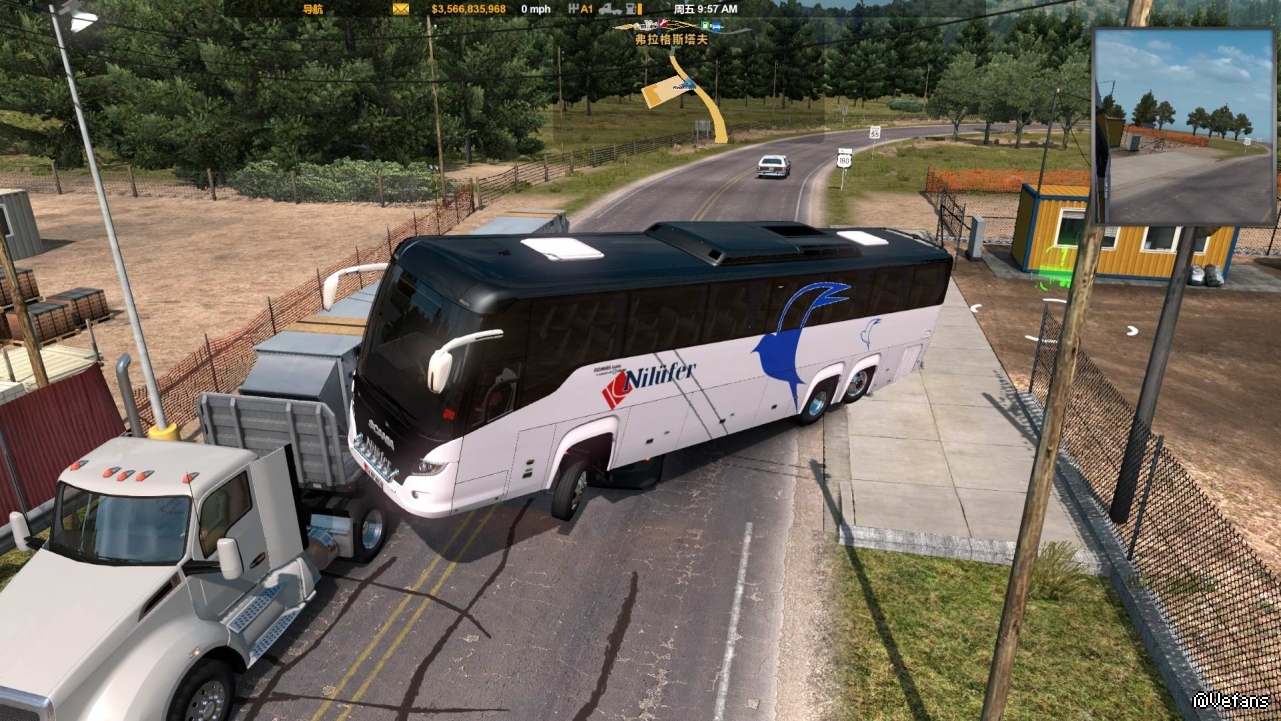Open the route map overlay
Image resolution: width=1281 pixels, height=721 pixels.
pos(684,86)
